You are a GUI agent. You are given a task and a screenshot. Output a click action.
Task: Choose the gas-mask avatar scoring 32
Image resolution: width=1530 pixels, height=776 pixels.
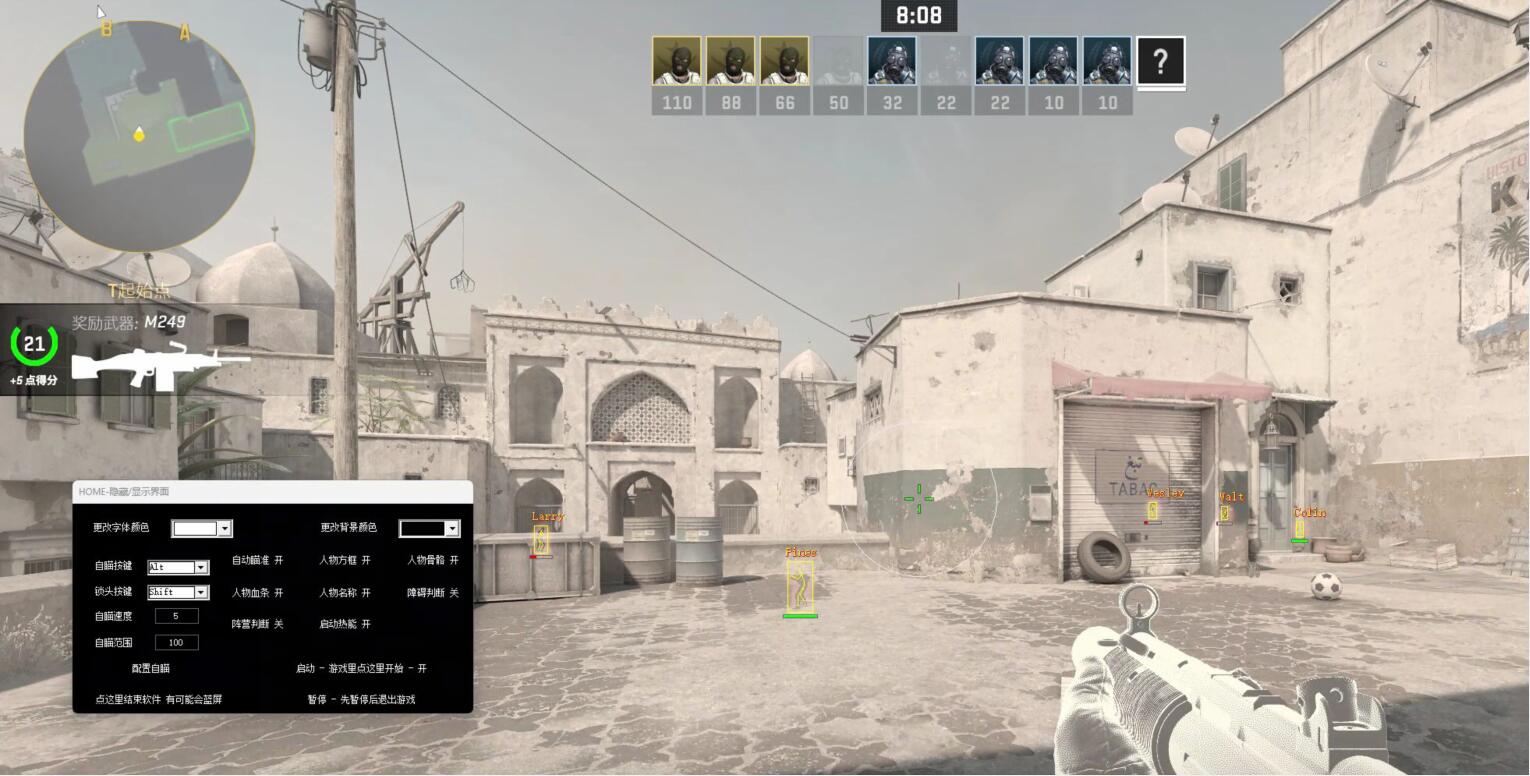(x=892, y=61)
